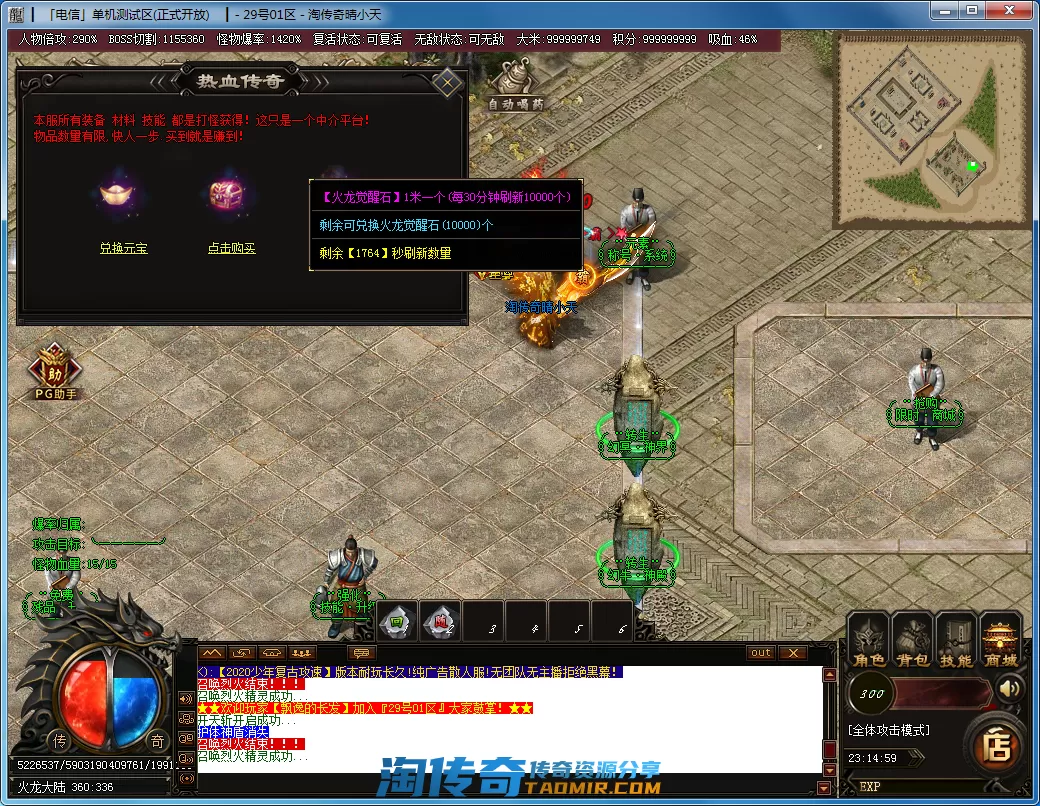Toggle the sound speaker button
1040x806 pixels.
tap(1011, 689)
